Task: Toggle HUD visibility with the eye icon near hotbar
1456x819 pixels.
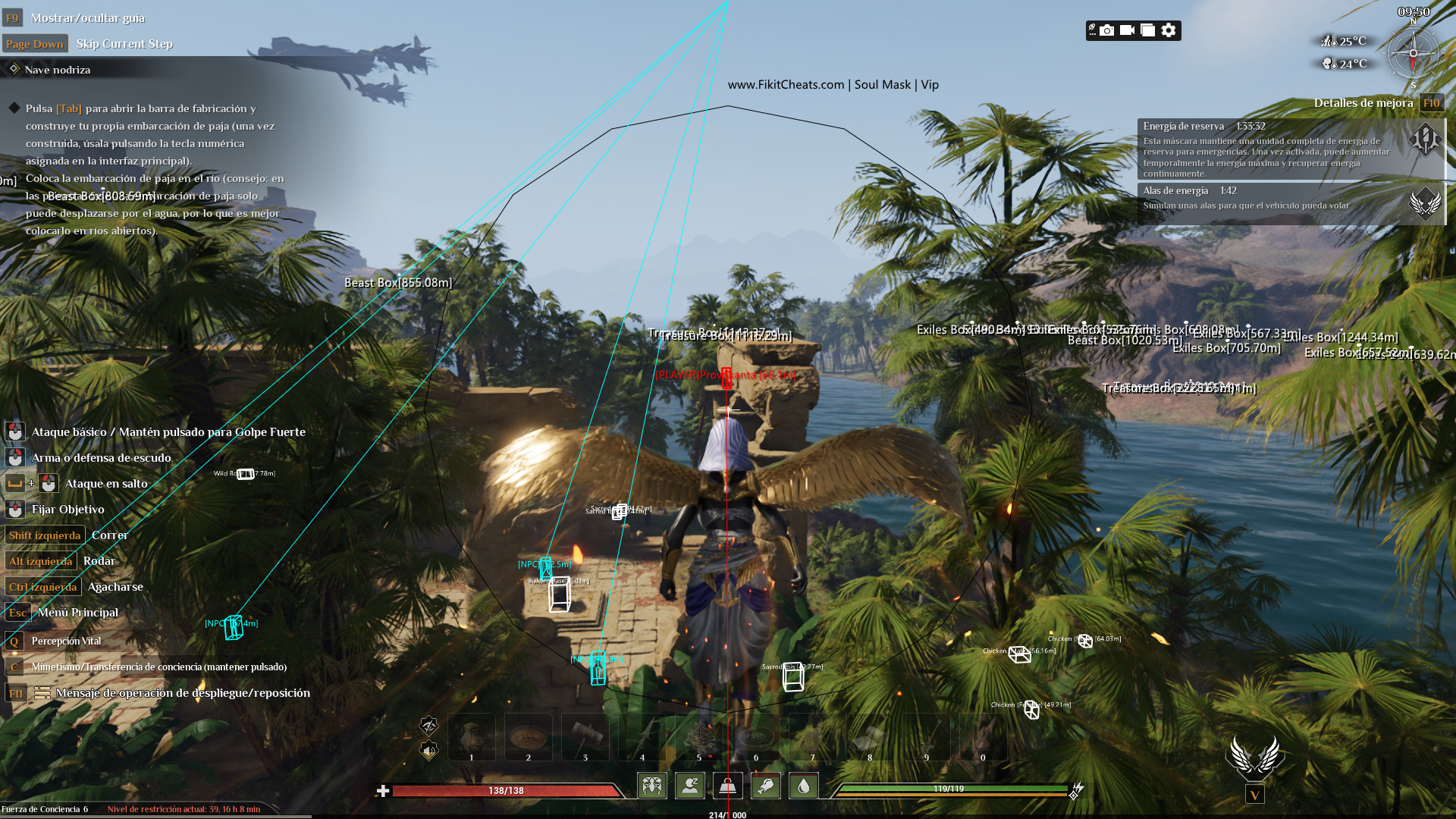Action: [428, 726]
